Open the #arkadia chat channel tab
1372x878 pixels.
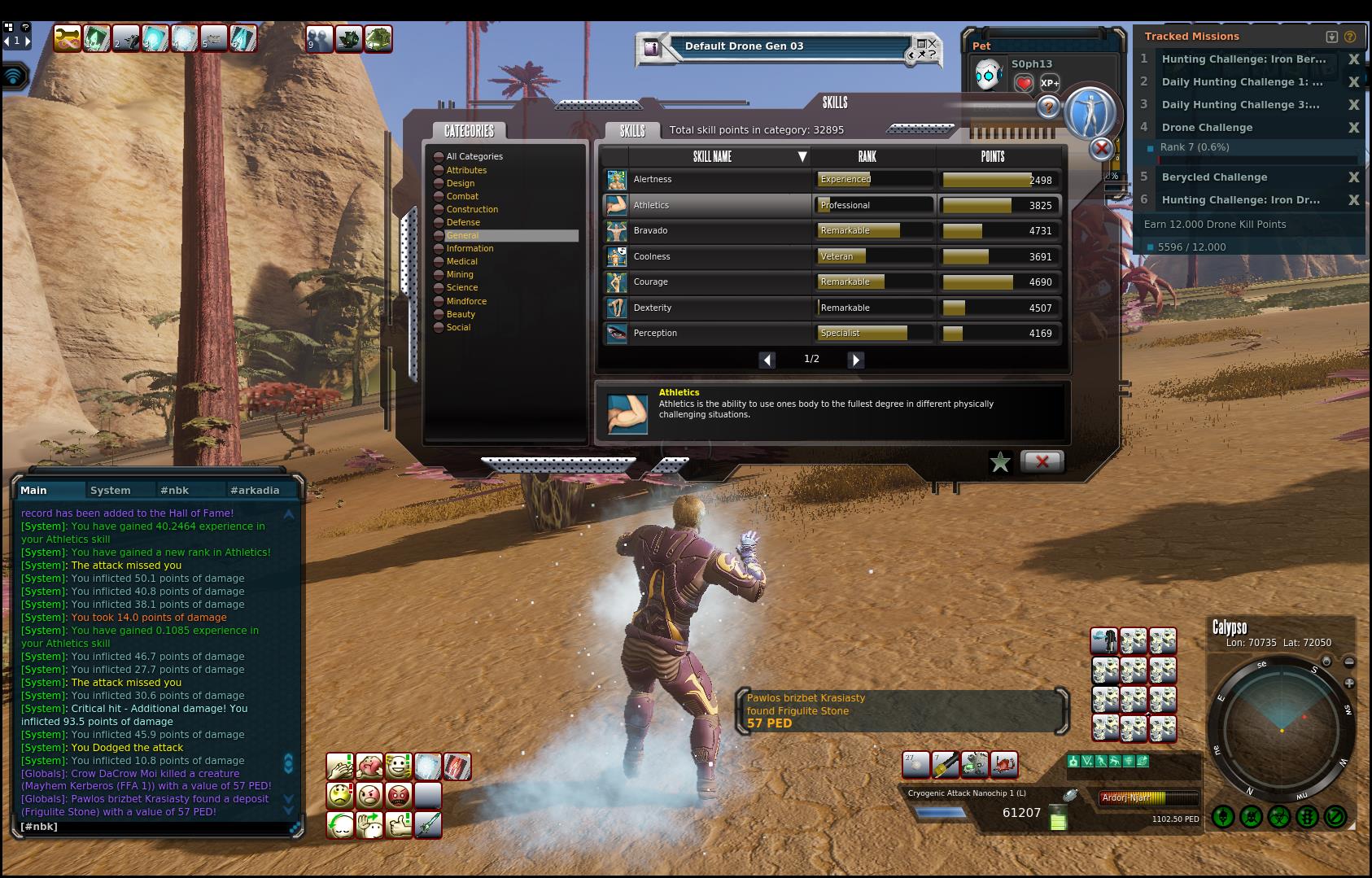[255, 490]
